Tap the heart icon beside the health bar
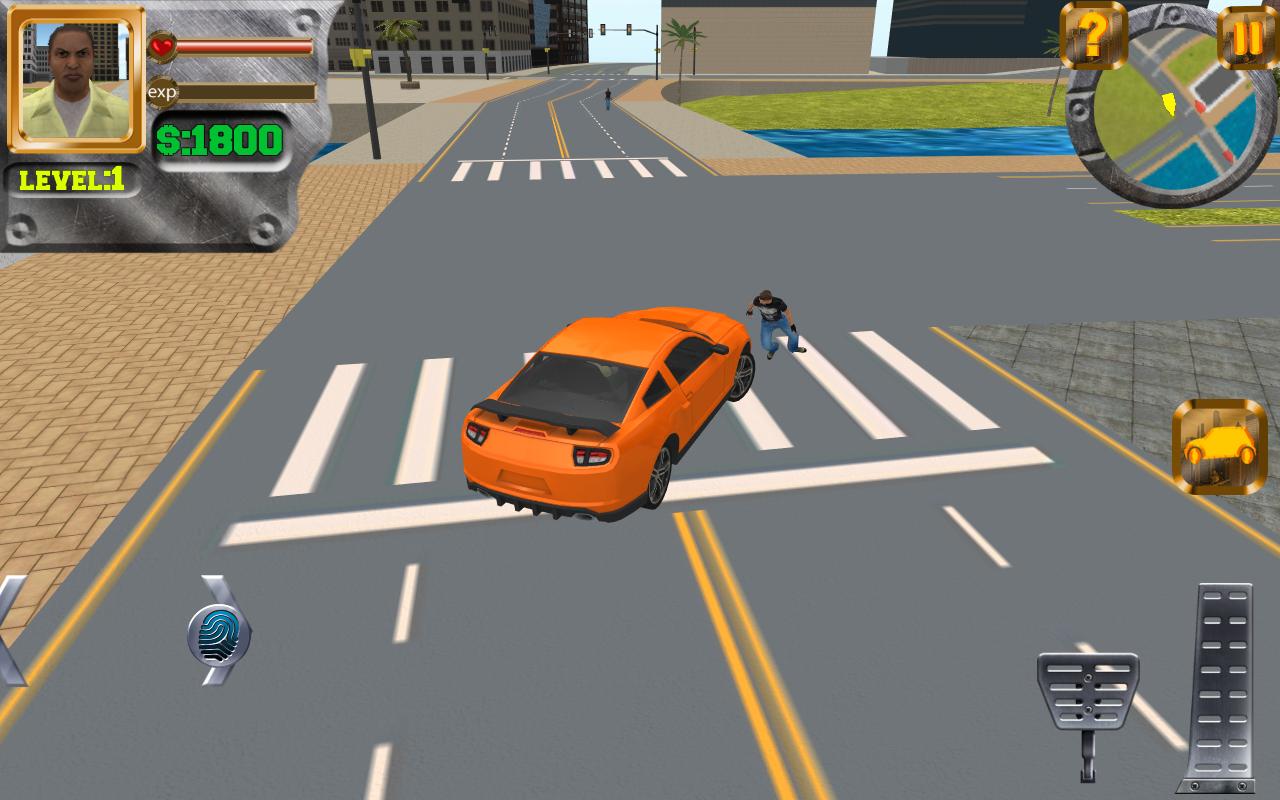This screenshot has width=1280, height=800. 162,44
